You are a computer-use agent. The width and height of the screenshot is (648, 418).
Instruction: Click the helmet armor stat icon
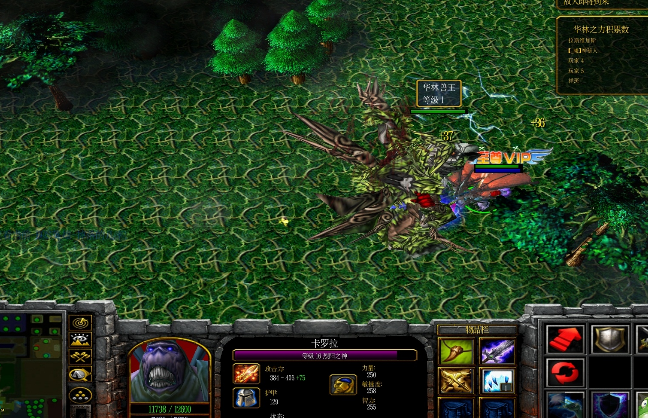tap(246, 398)
